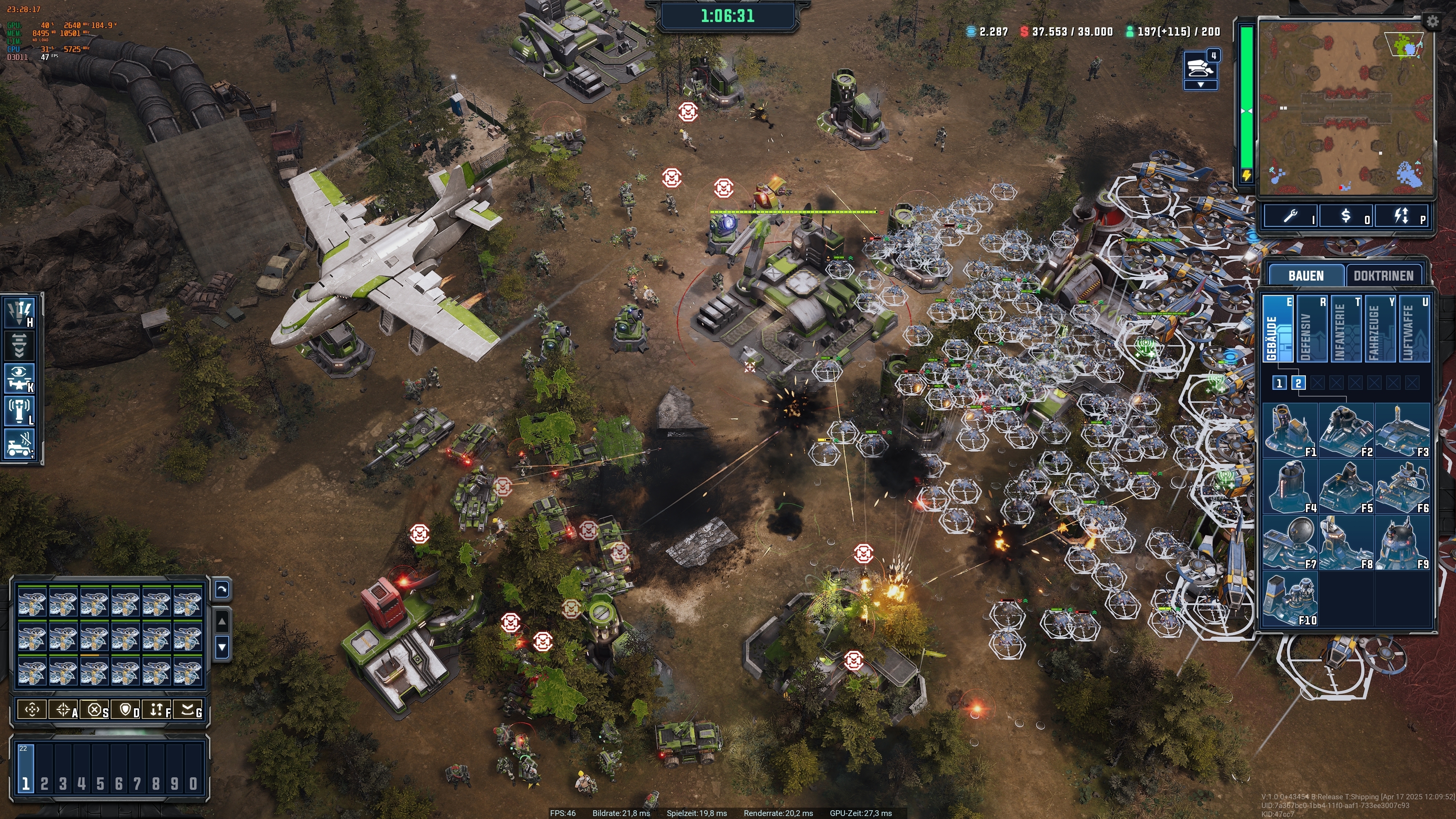Switch to the Doktrinen tab

(1382, 276)
